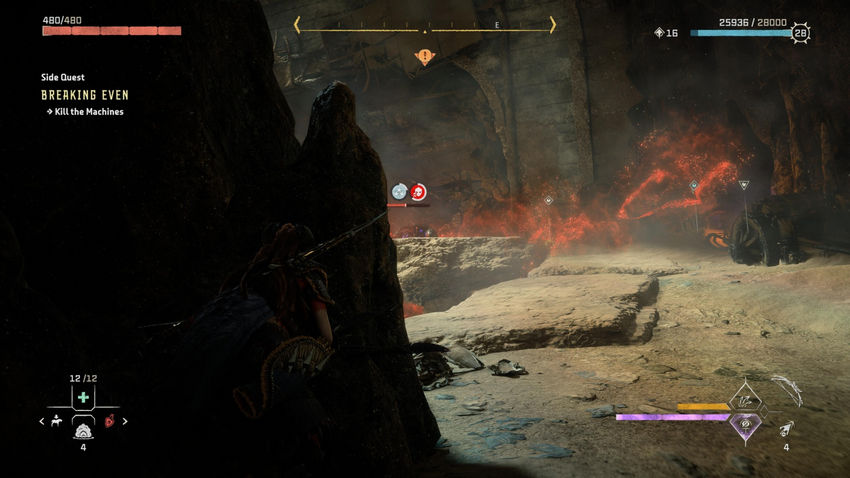This screenshot has height=478, width=850.
Task: Use the green cross medicine pouch
Action: [83, 398]
